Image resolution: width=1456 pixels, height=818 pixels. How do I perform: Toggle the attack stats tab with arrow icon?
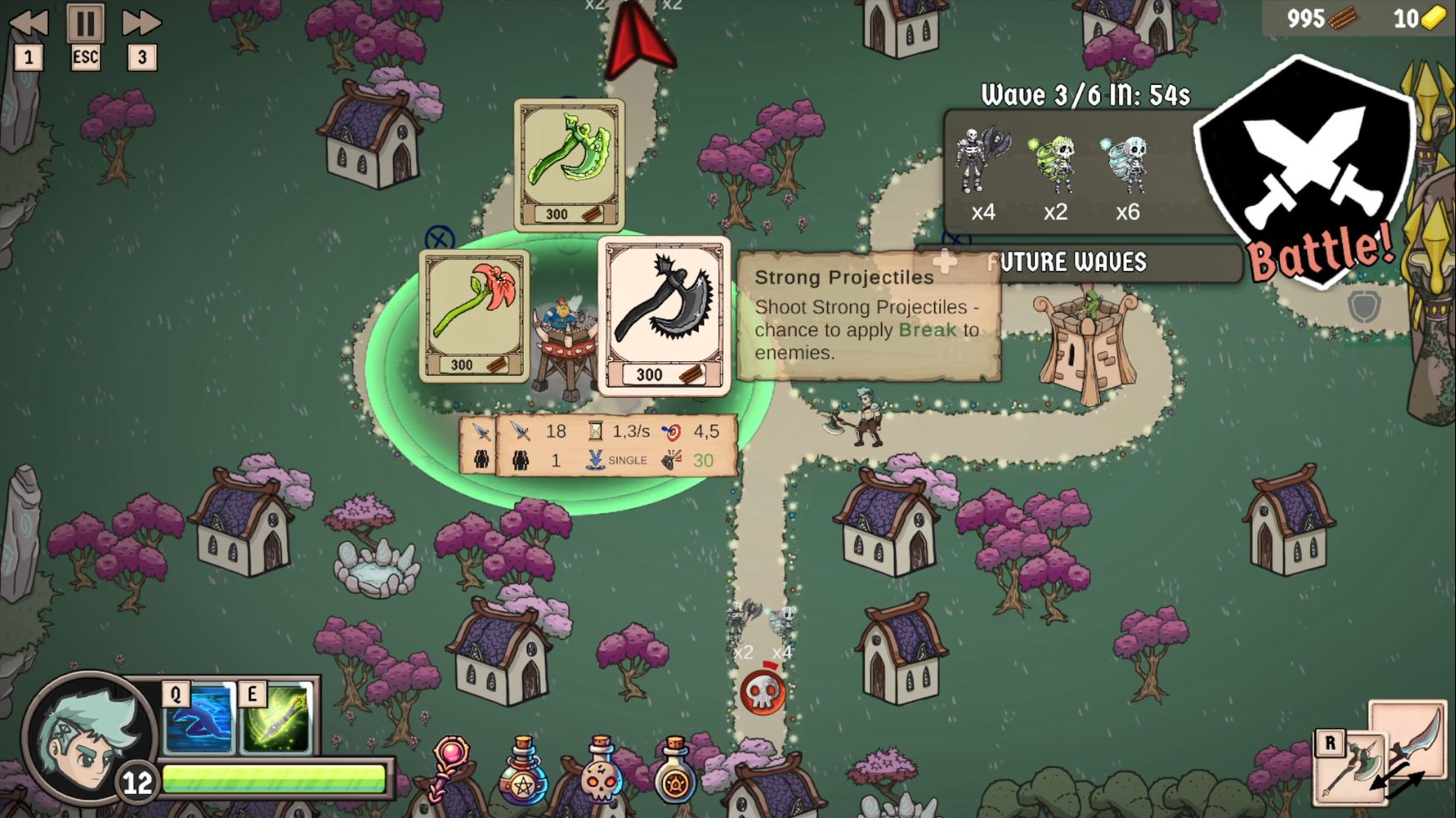[x=480, y=431]
